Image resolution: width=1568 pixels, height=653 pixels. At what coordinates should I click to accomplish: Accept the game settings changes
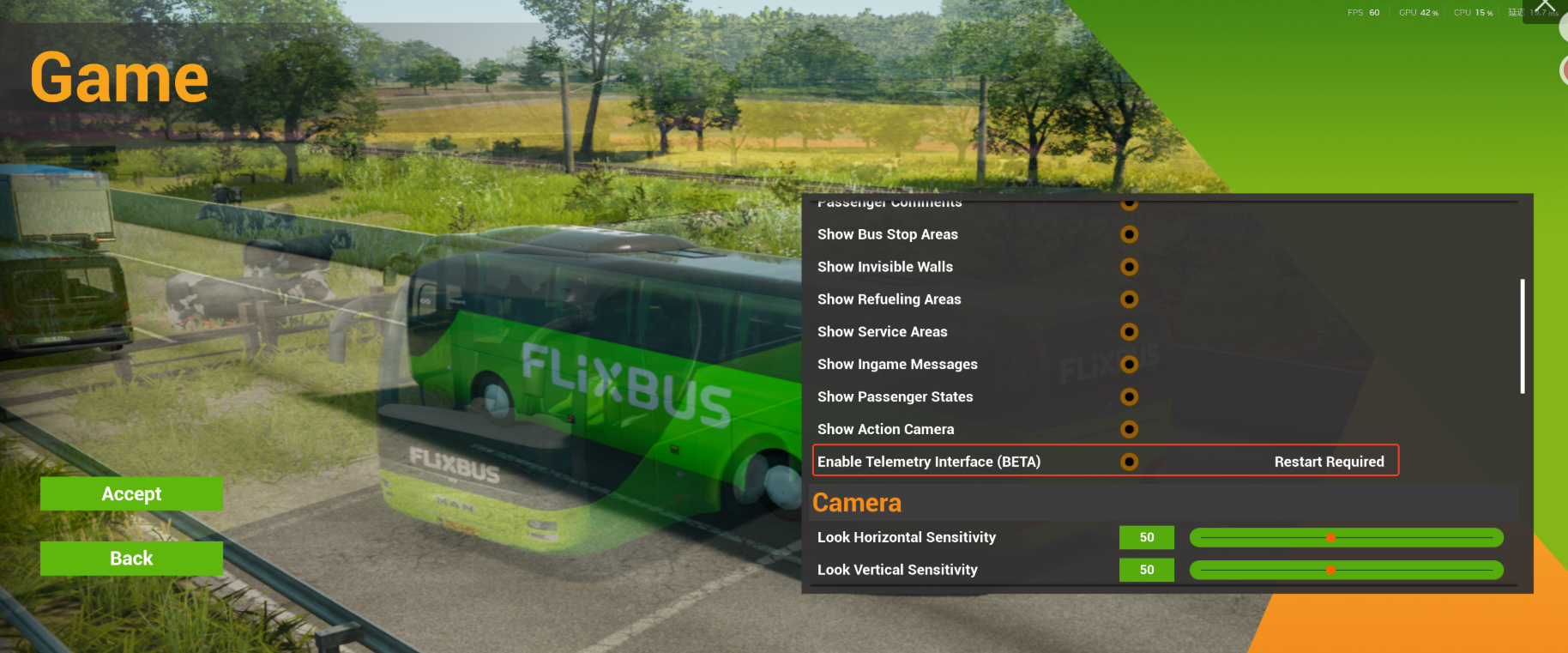(131, 493)
